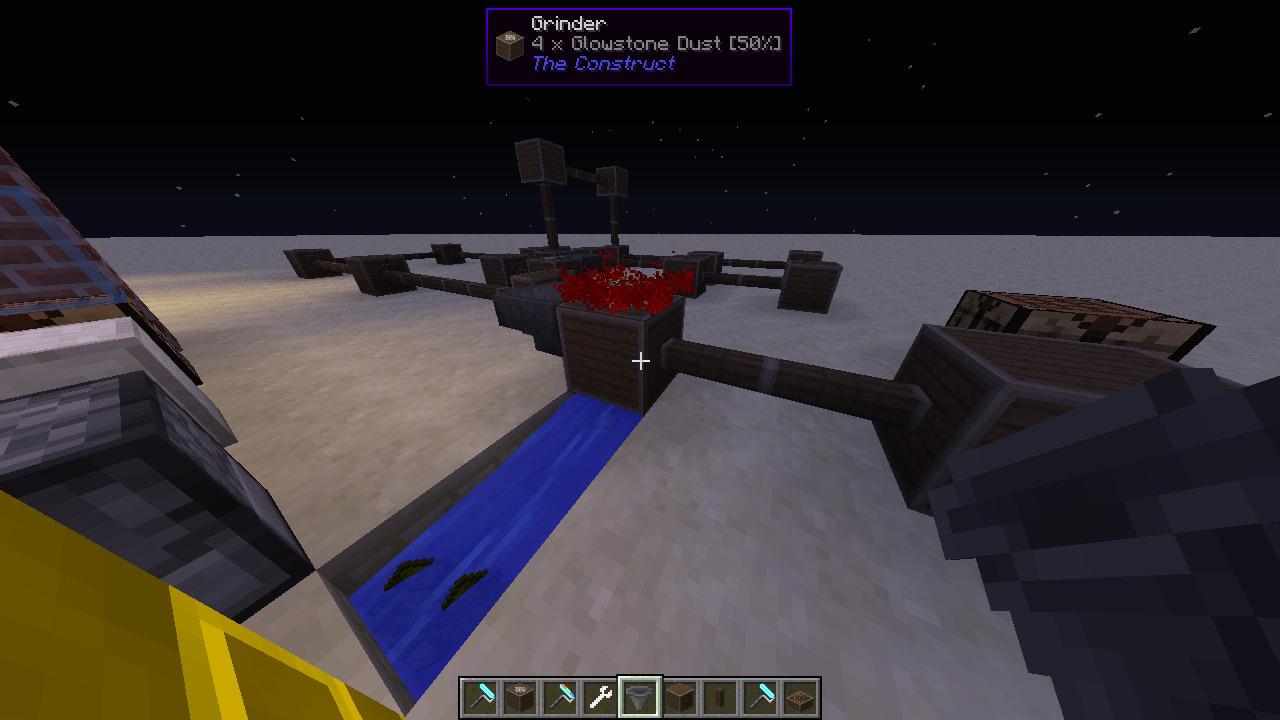This screenshot has width=1280, height=720.
Task: Choose the flat brown slab slot
Action: click(800, 697)
